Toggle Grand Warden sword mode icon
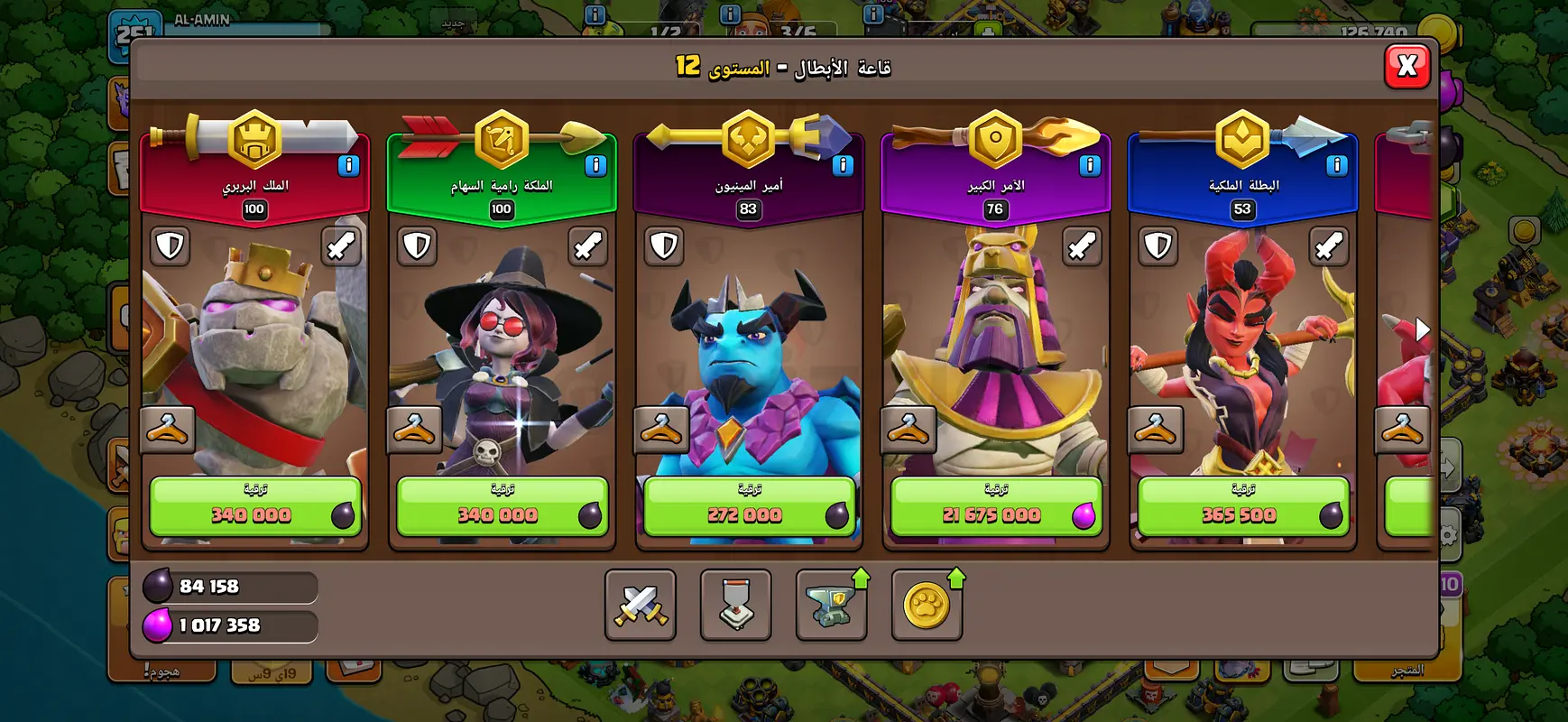1568x722 pixels. pos(1081,245)
